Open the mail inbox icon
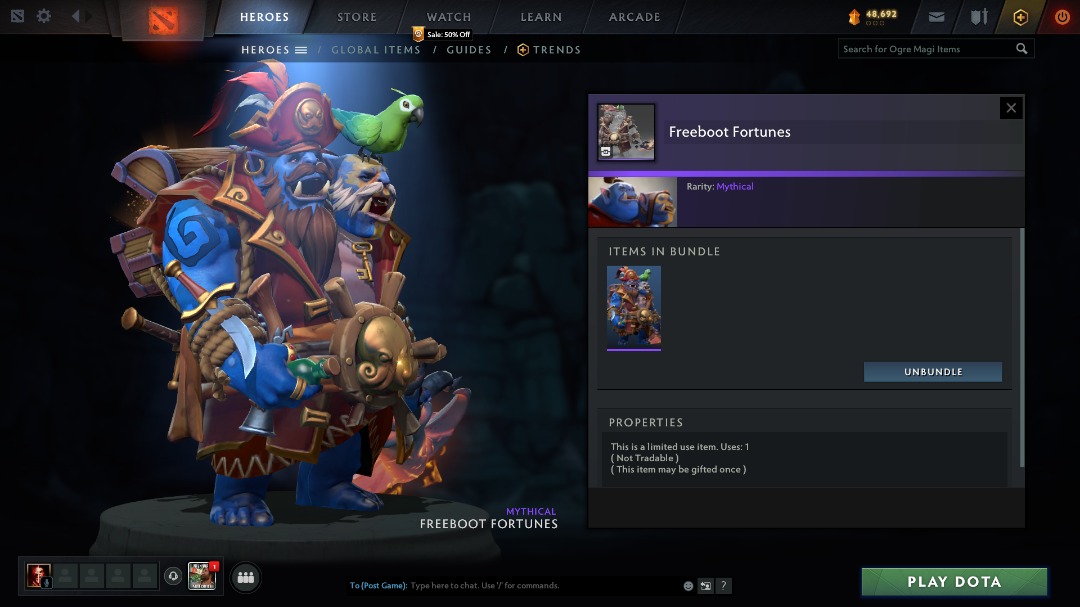1080x607 pixels. coord(936,17)
